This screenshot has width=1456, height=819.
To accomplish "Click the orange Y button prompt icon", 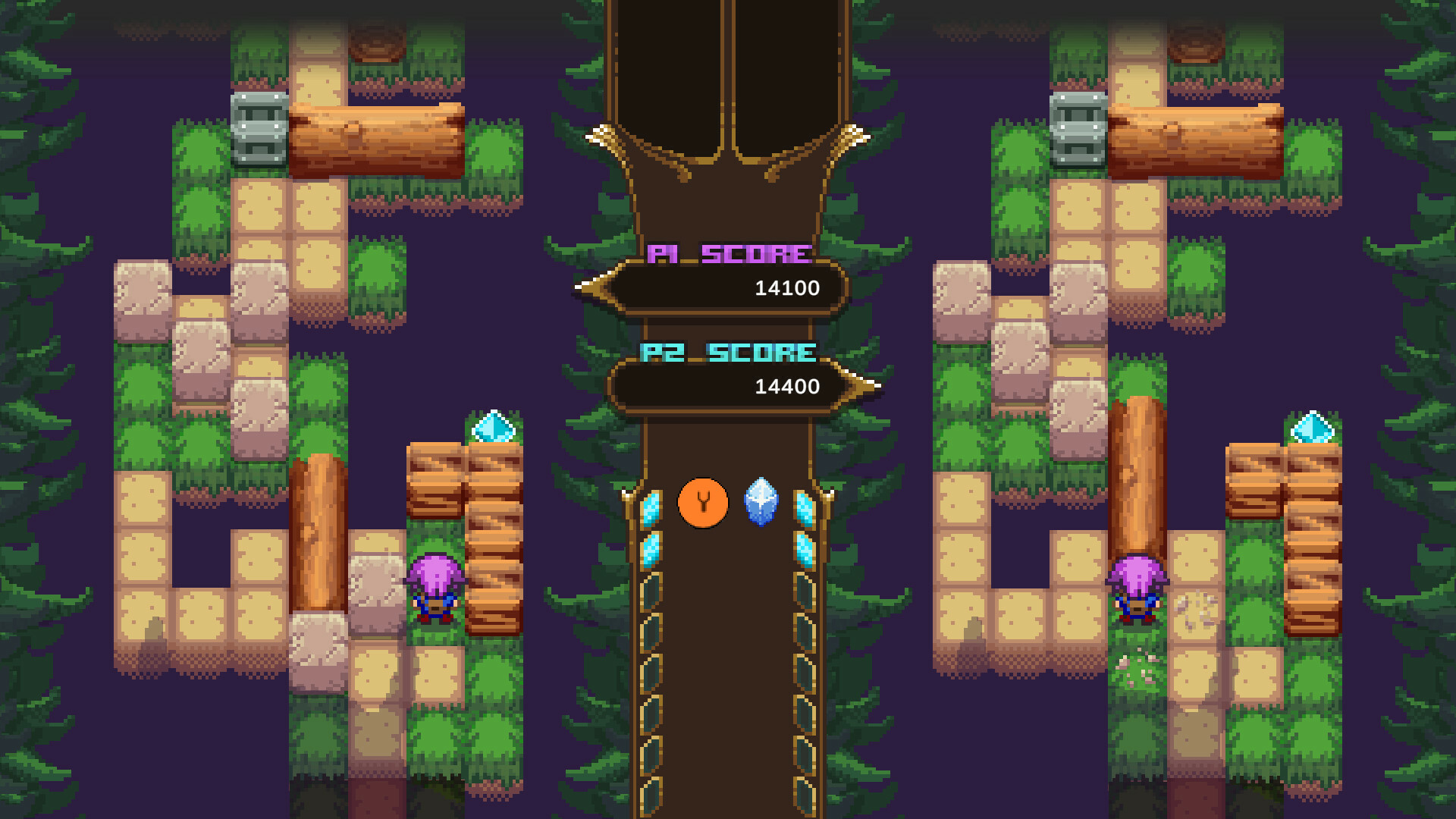I will (702, 501).
